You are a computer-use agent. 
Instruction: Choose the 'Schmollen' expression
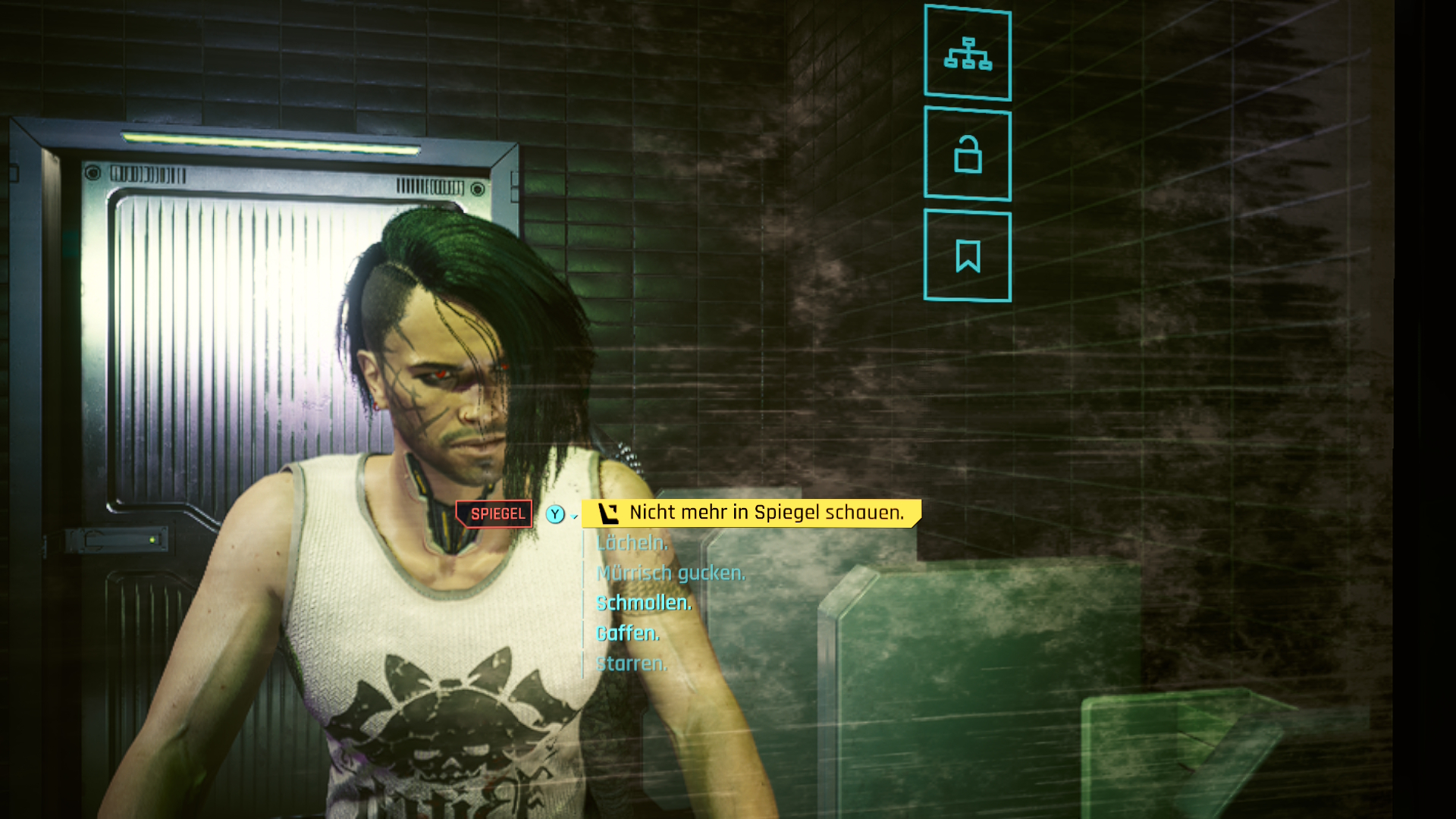(643, 604)
